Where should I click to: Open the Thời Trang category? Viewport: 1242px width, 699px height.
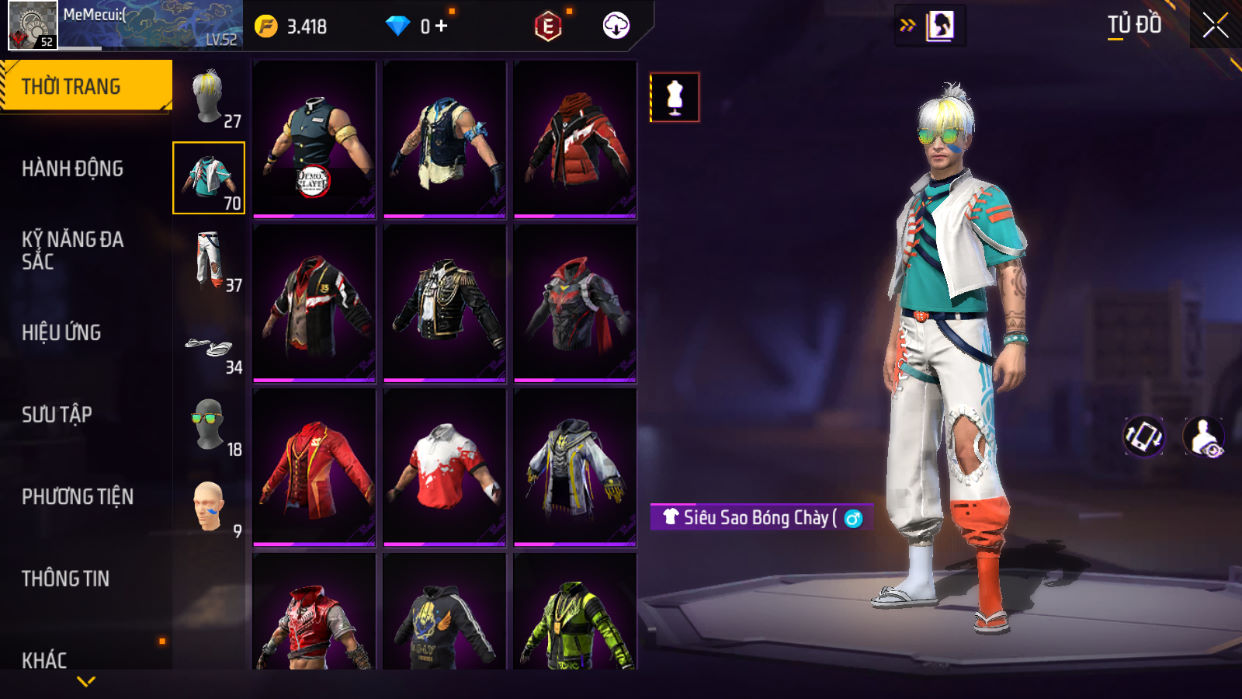85,87
